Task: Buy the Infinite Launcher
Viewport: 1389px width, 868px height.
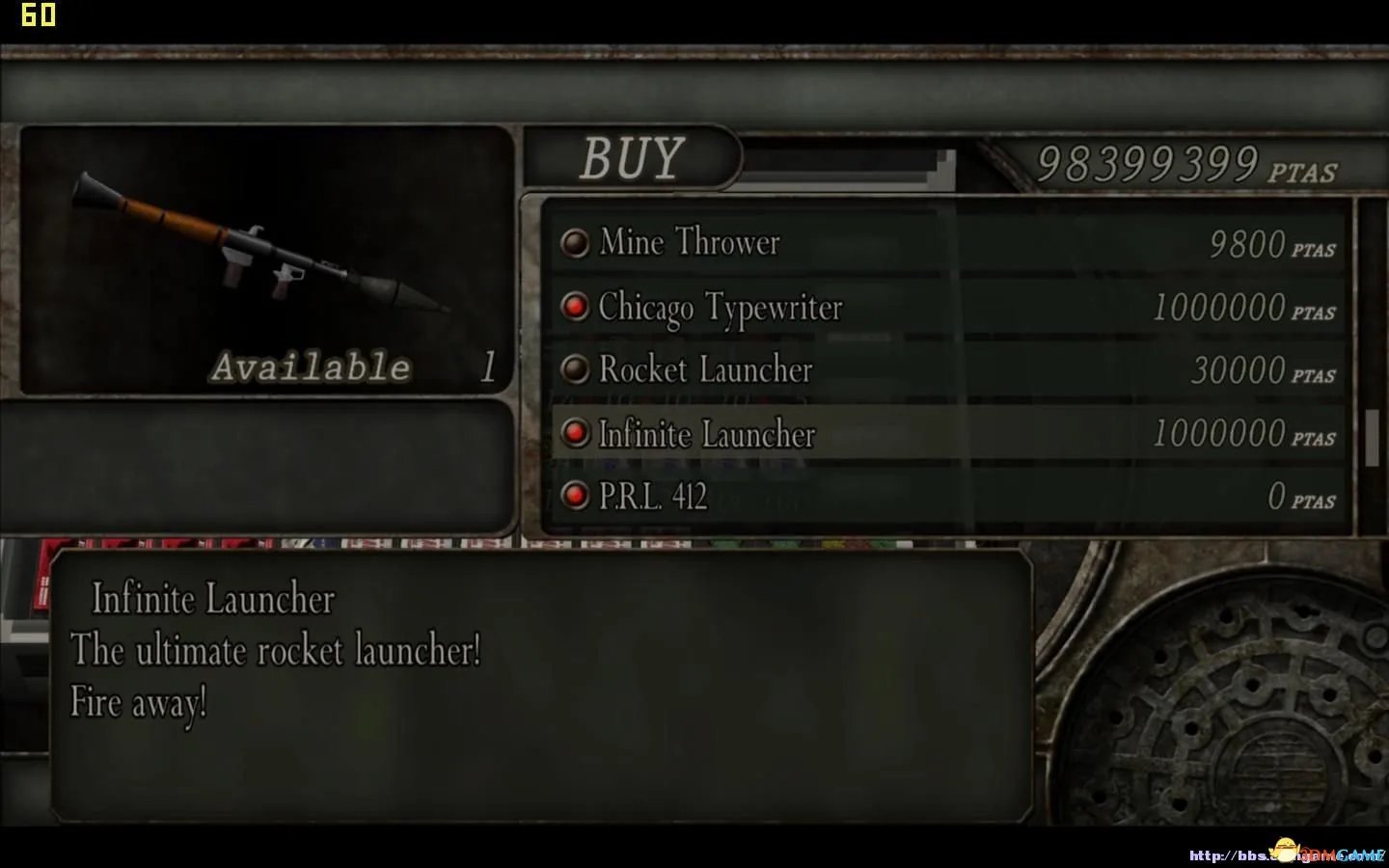Action: tap(706, 434)
